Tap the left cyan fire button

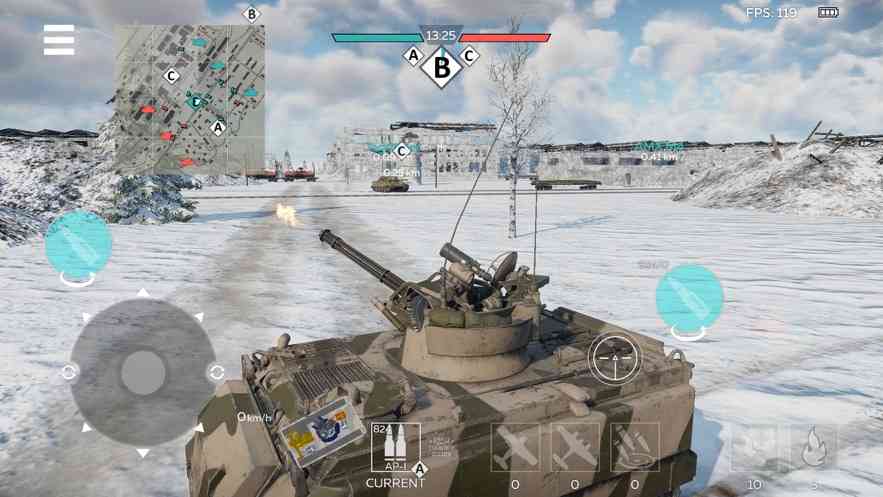tap(78, 245)
